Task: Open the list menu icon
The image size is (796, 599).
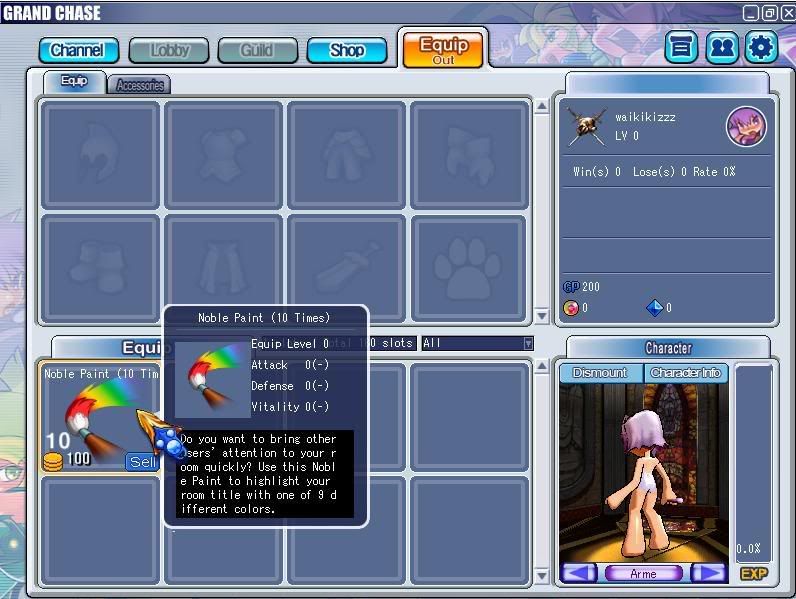Action: click(x=682, y=47)
